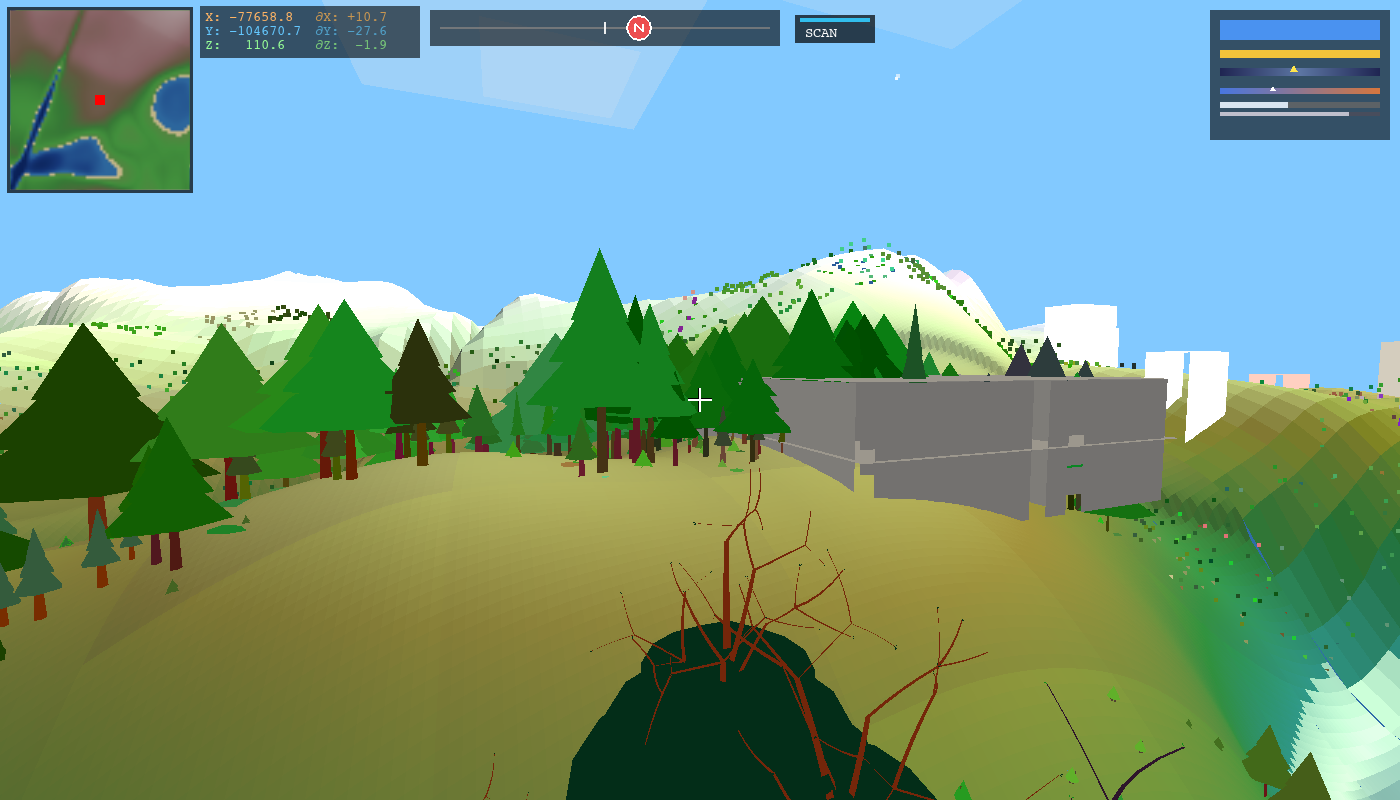Click the red N compass marker
The width and height of the screenshot is (1400, 800).
point(640,28)
